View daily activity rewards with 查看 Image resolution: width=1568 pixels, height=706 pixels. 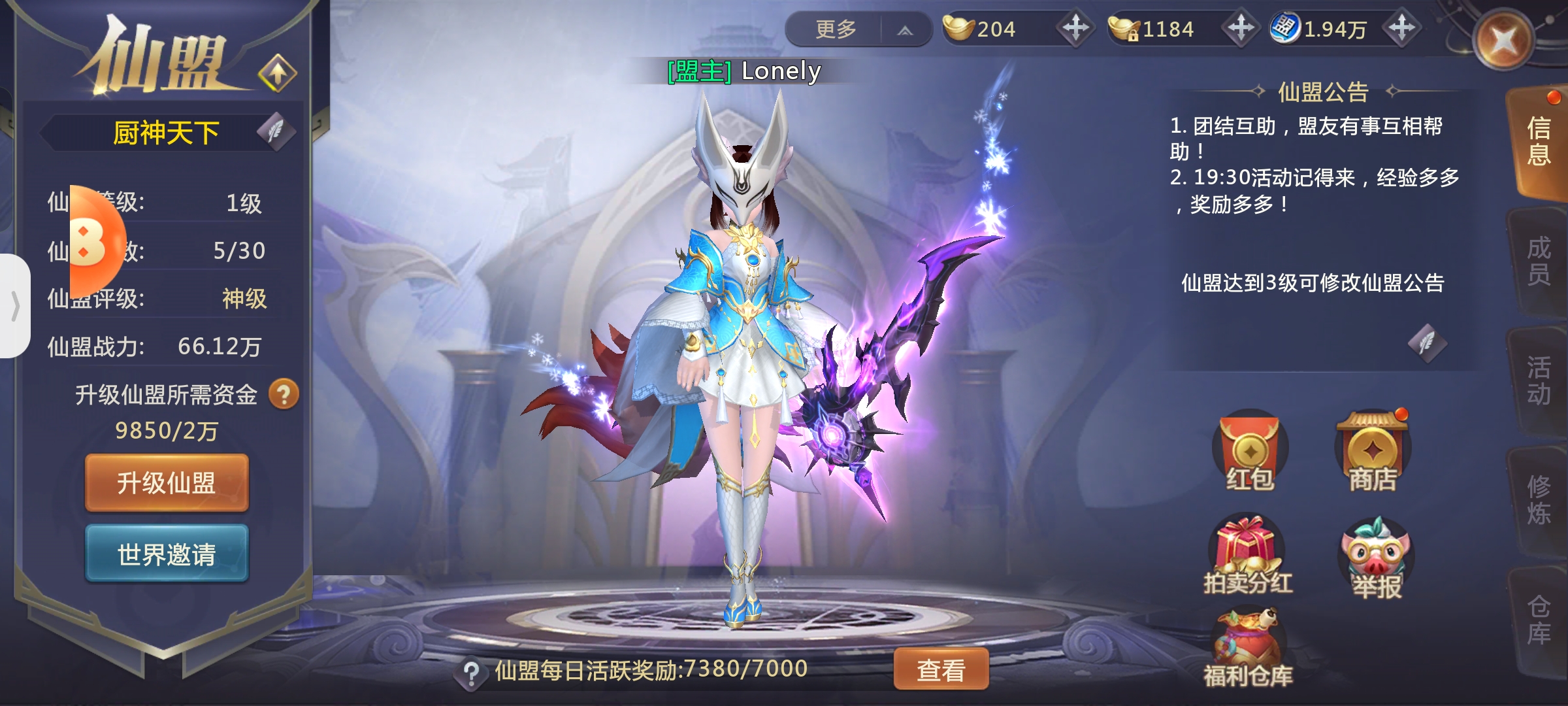941,669
